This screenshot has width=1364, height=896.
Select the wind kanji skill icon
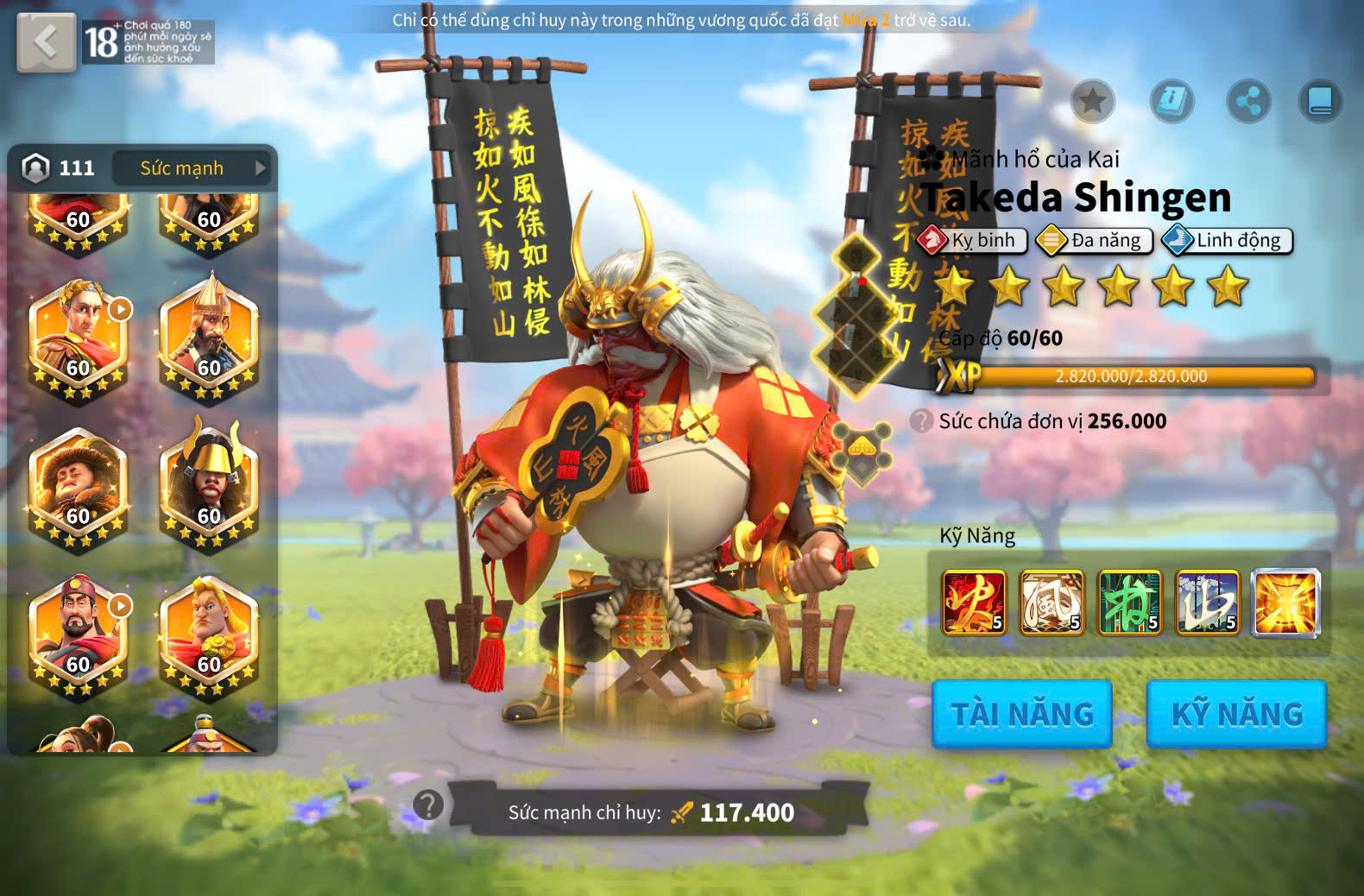1051,603
